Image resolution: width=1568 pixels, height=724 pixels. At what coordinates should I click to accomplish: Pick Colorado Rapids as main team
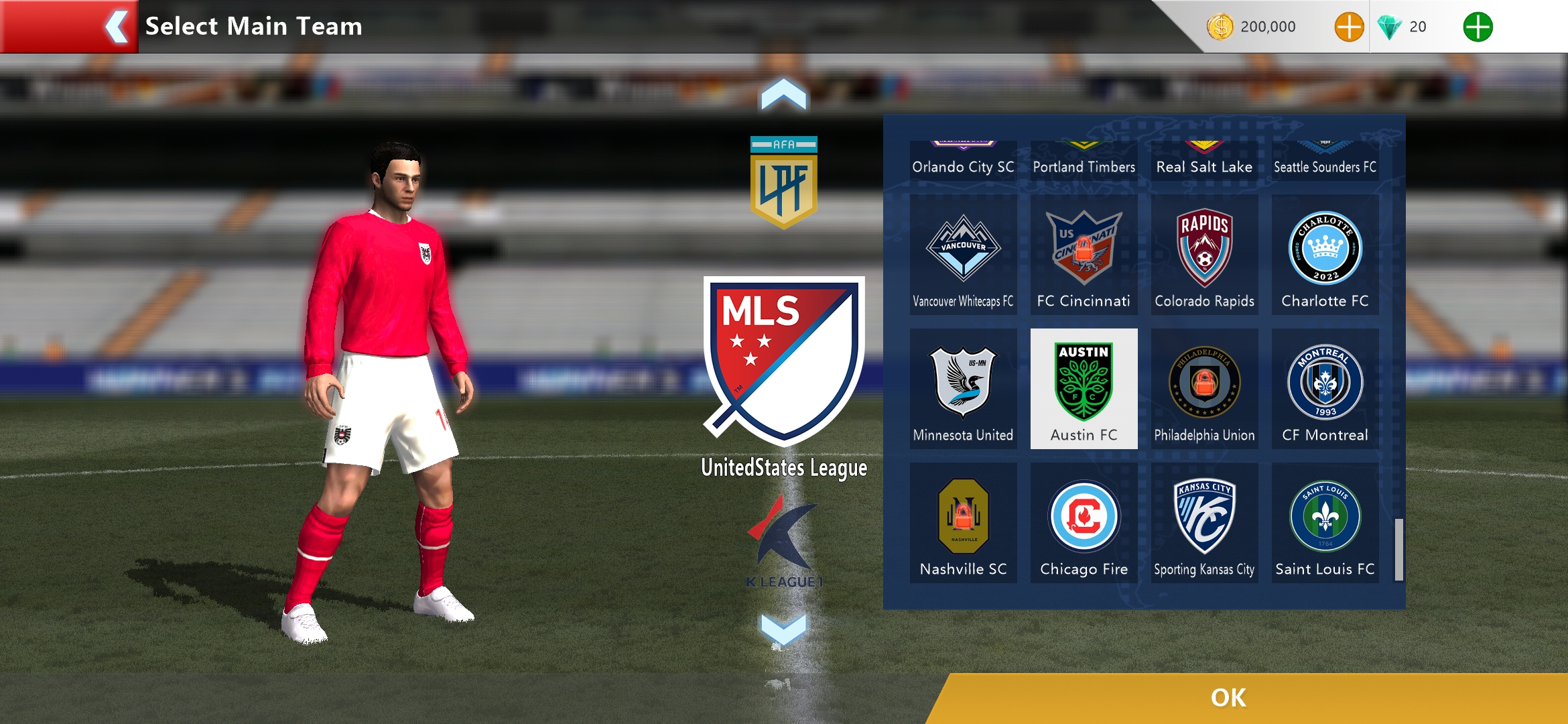(1204, 255)
